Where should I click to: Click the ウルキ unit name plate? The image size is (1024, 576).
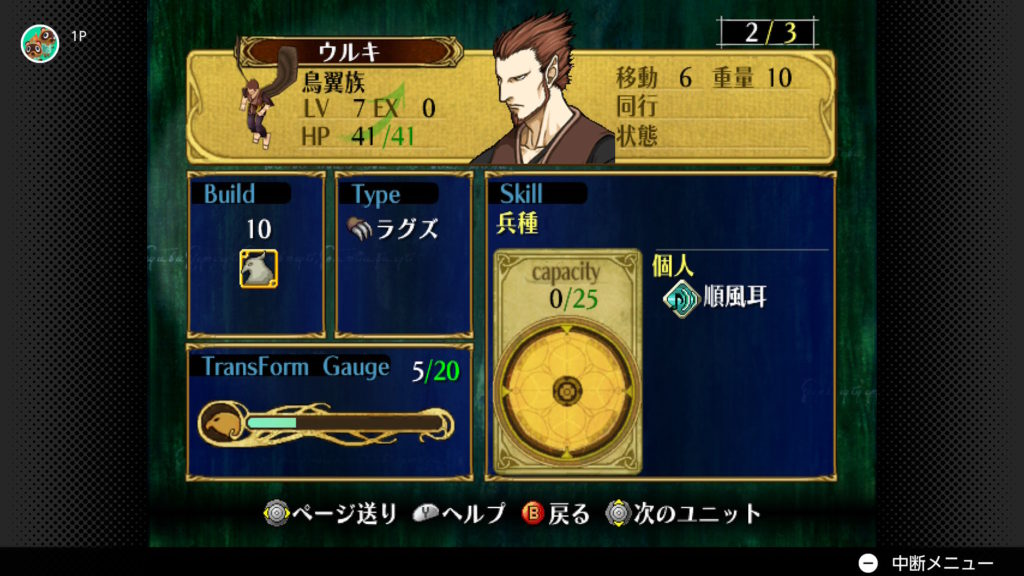coord(349,52)
